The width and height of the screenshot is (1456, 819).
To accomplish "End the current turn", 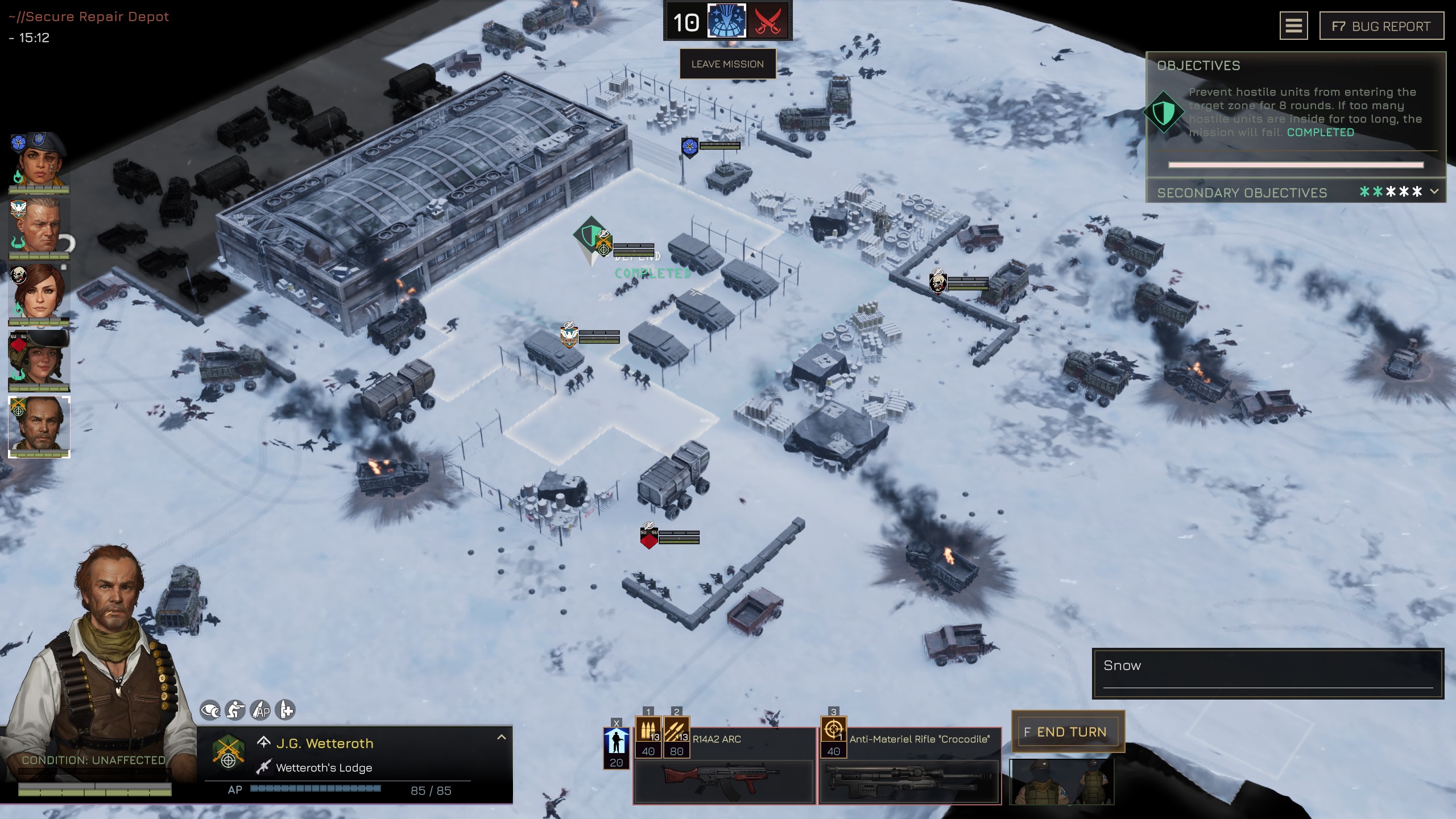I will pyautogui.click(x=1068, y=732).
